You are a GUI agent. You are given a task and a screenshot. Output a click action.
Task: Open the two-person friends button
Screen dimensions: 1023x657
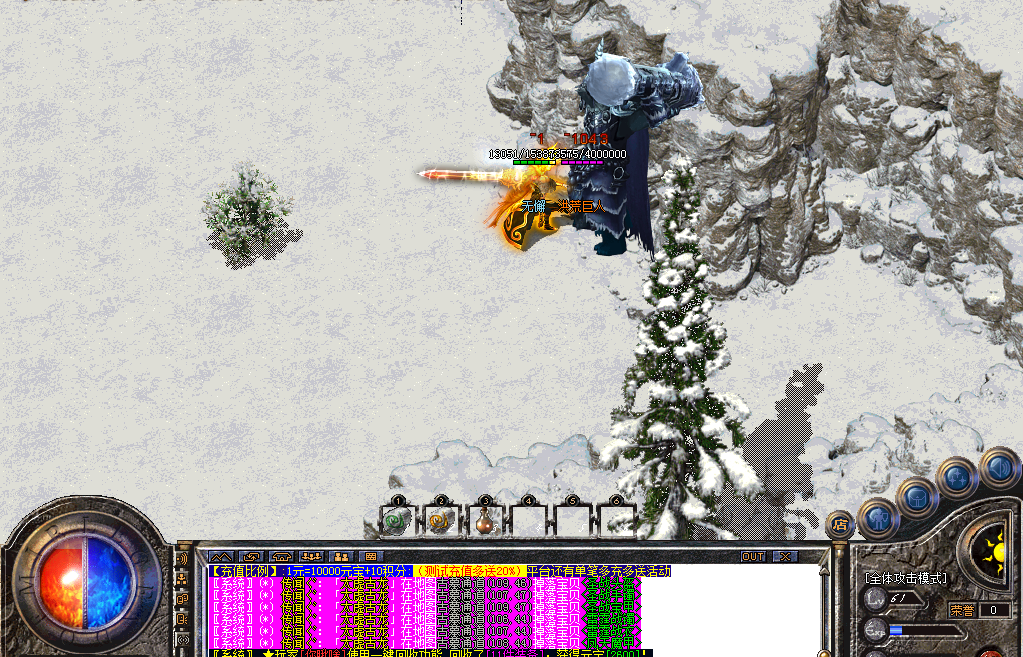(x=341, y=556)
